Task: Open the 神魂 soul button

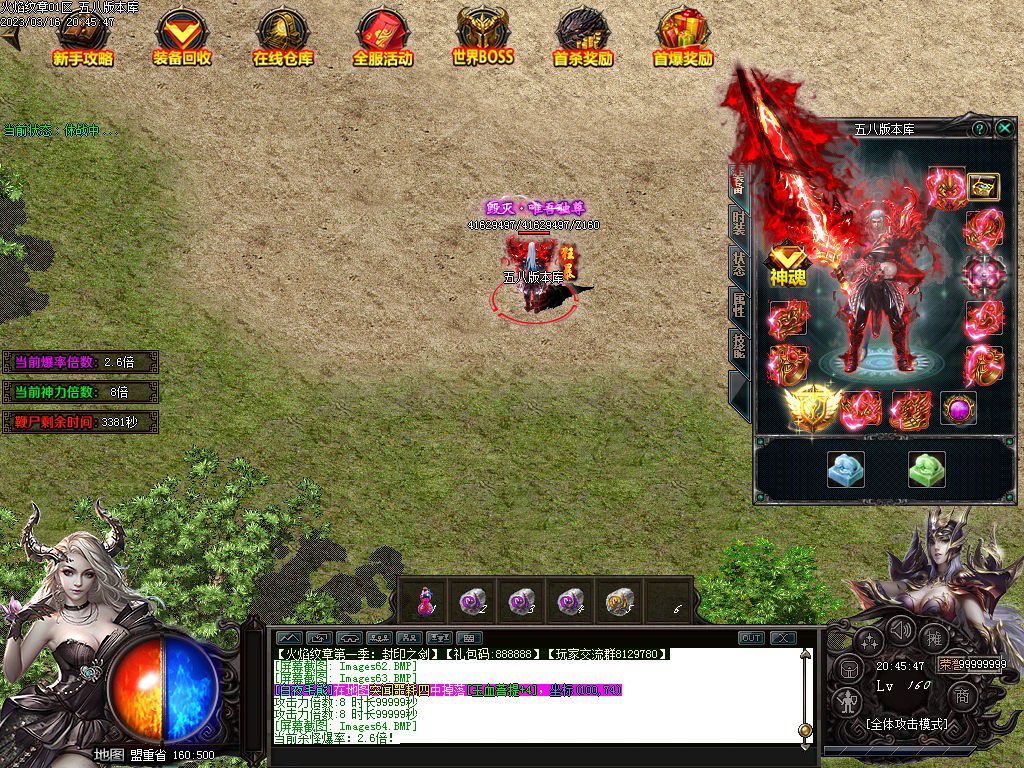Action: (787, 267)
